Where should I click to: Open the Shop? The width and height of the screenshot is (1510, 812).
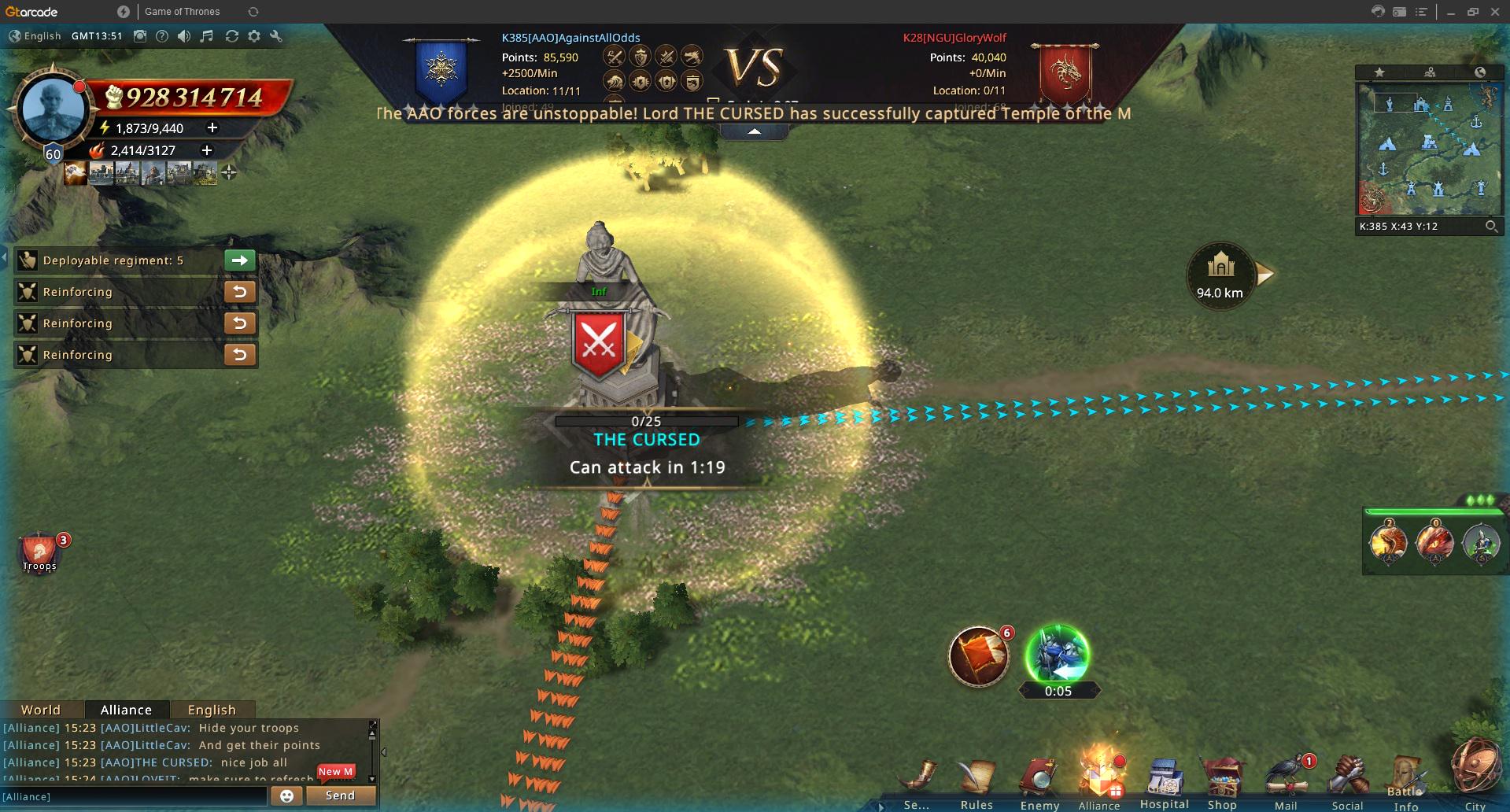click(x=1222, y=781)
